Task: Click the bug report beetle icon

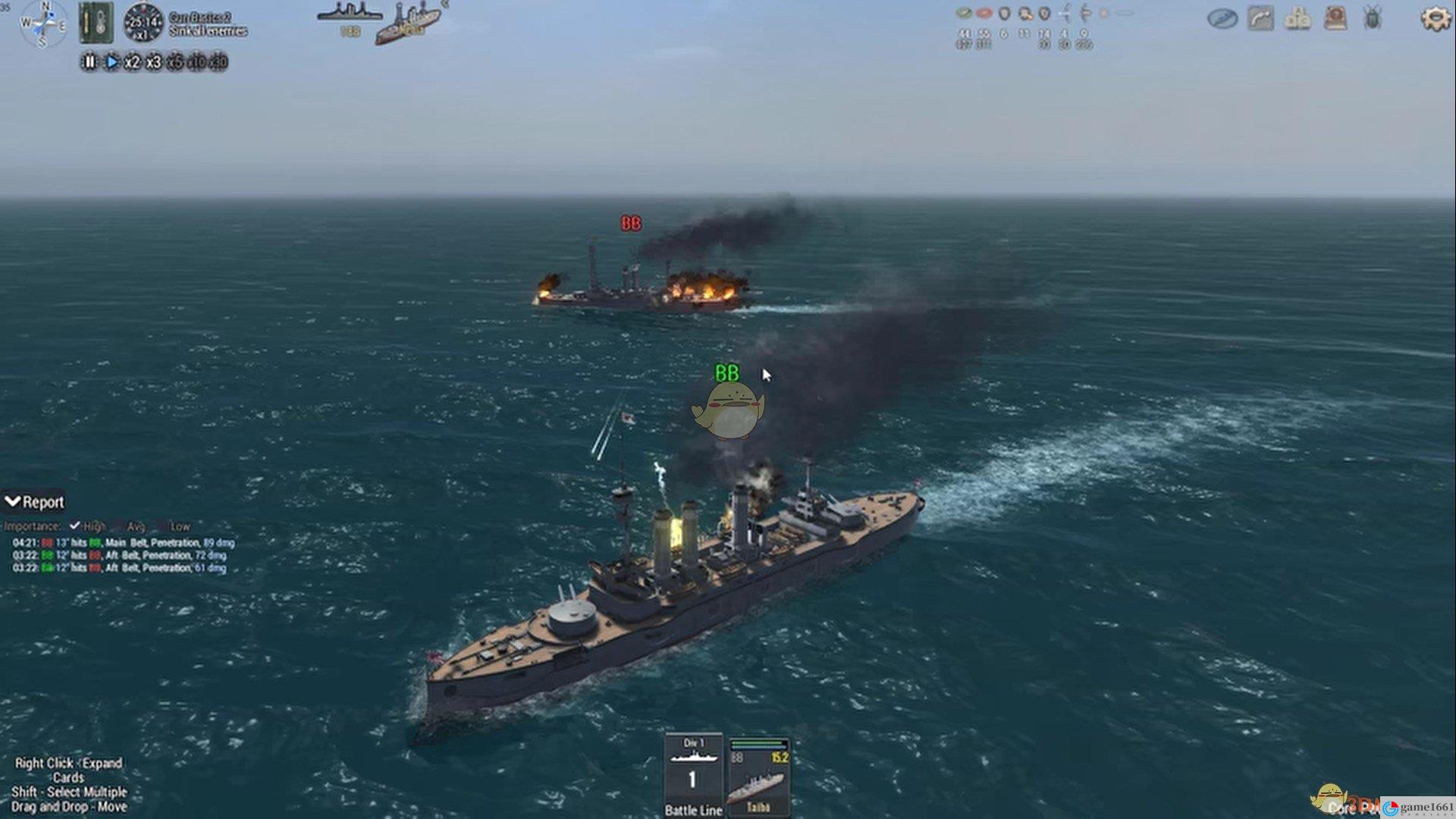Action: [x=1373, y=18]
